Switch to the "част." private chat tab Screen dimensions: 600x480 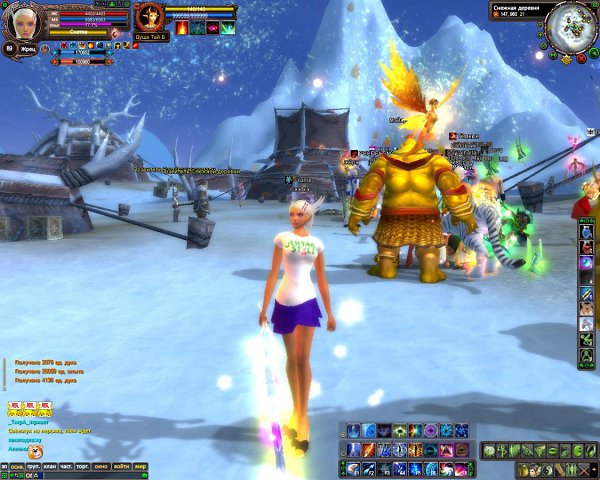(66, 466)
